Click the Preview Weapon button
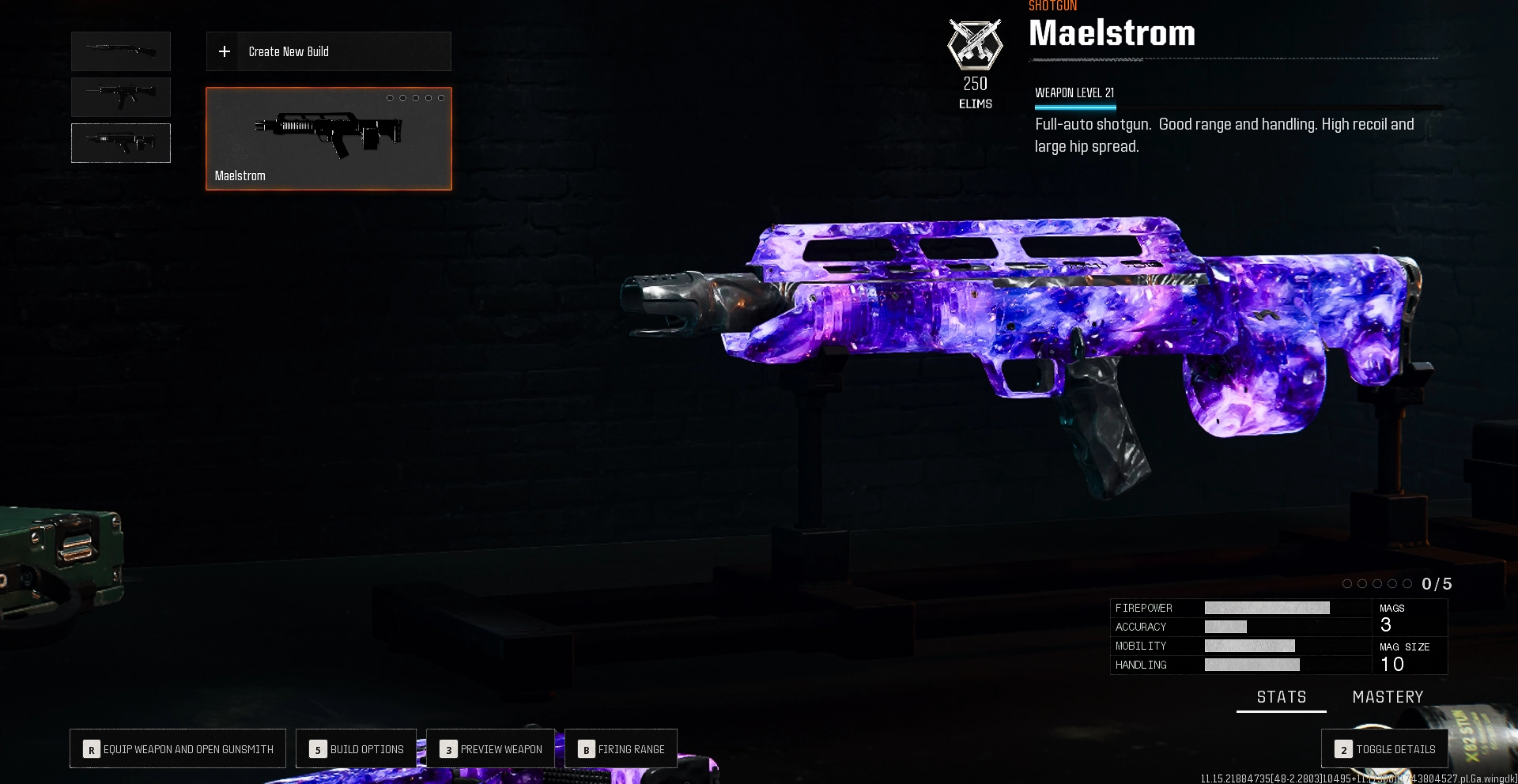 tap(491, 748)
